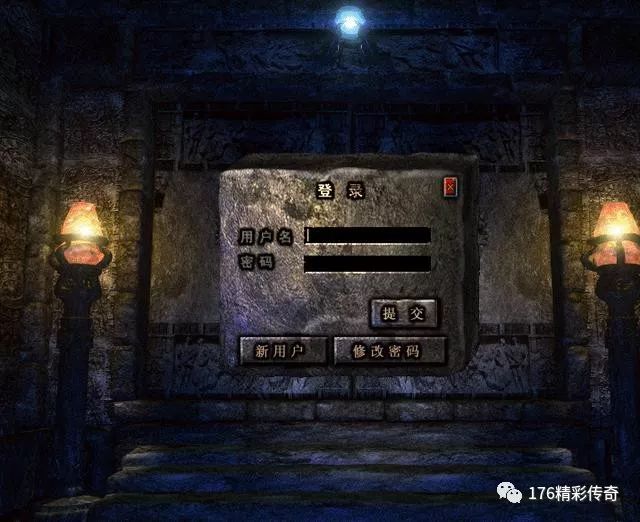Close the 登录 login dialog

450,186
